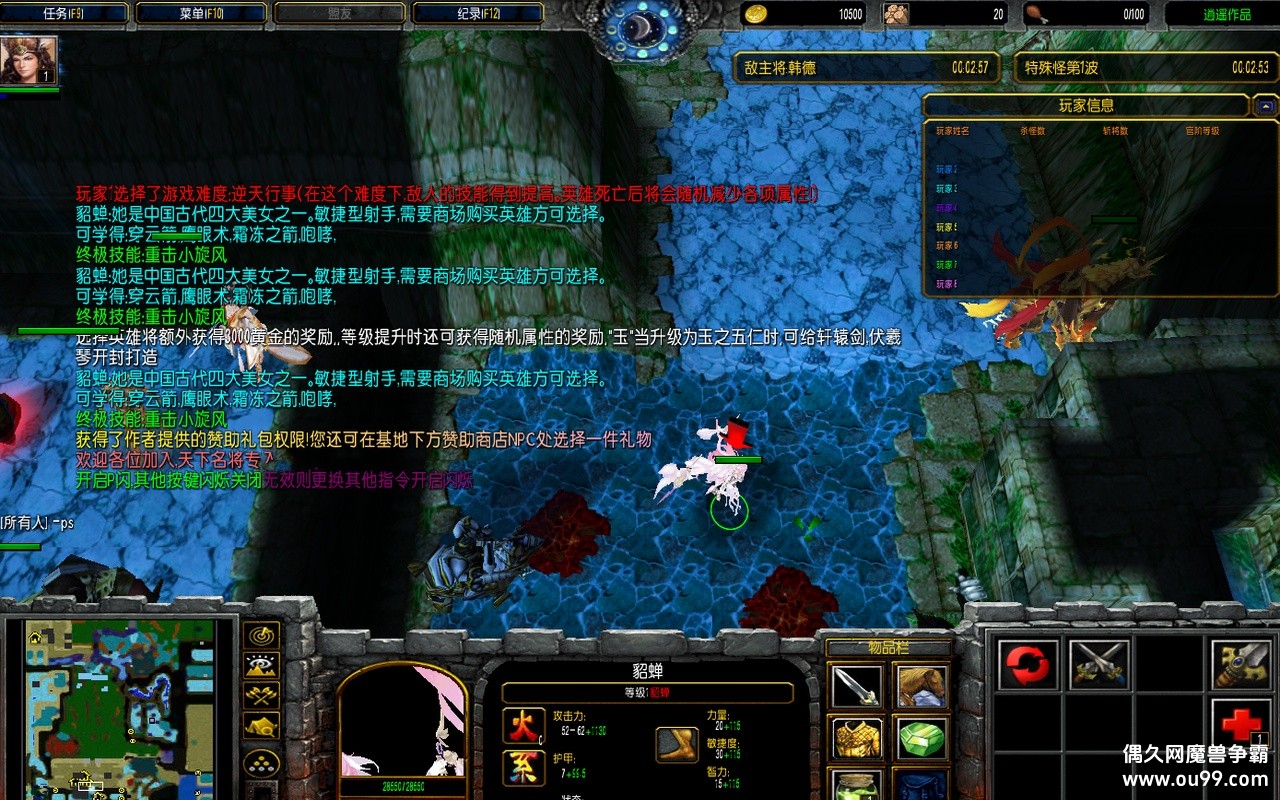This screenshot has height=800, width=1280.
Task: Open the 纪录 (F12) log
Action: (x=478, y=13)
